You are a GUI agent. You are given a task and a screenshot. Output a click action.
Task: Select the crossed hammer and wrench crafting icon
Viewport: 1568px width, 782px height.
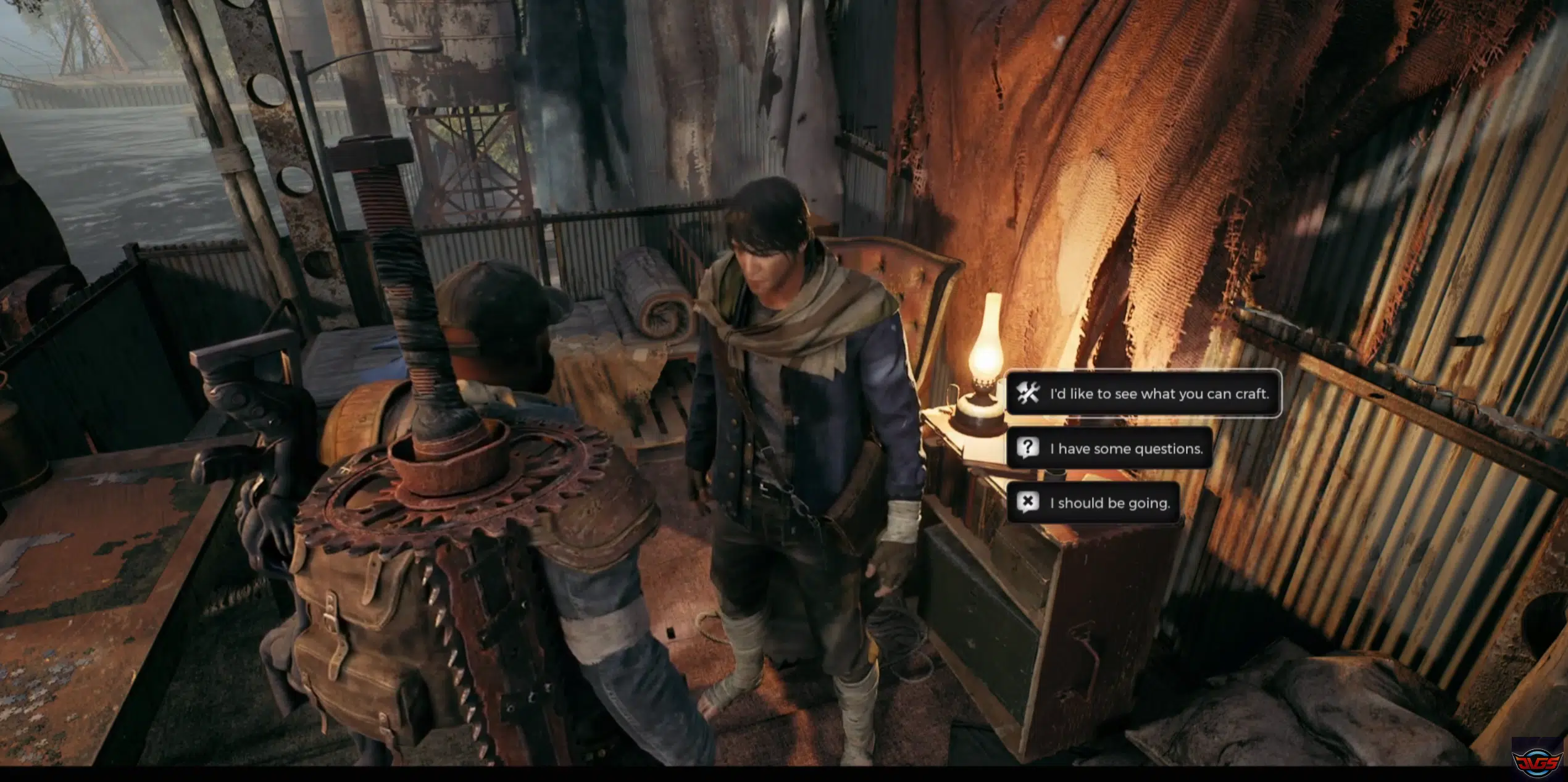1028,394
